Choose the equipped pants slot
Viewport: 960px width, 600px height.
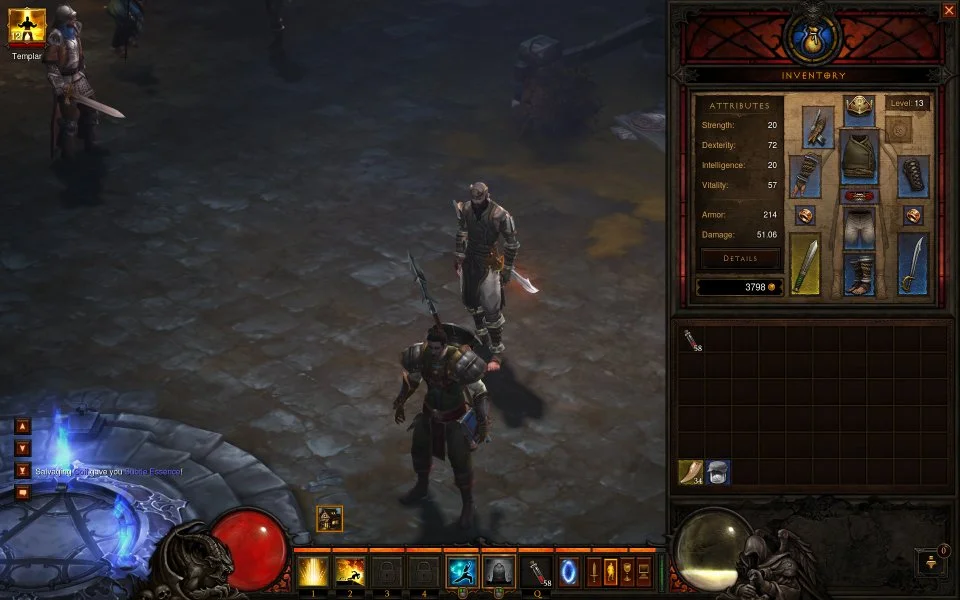point(859,229)
